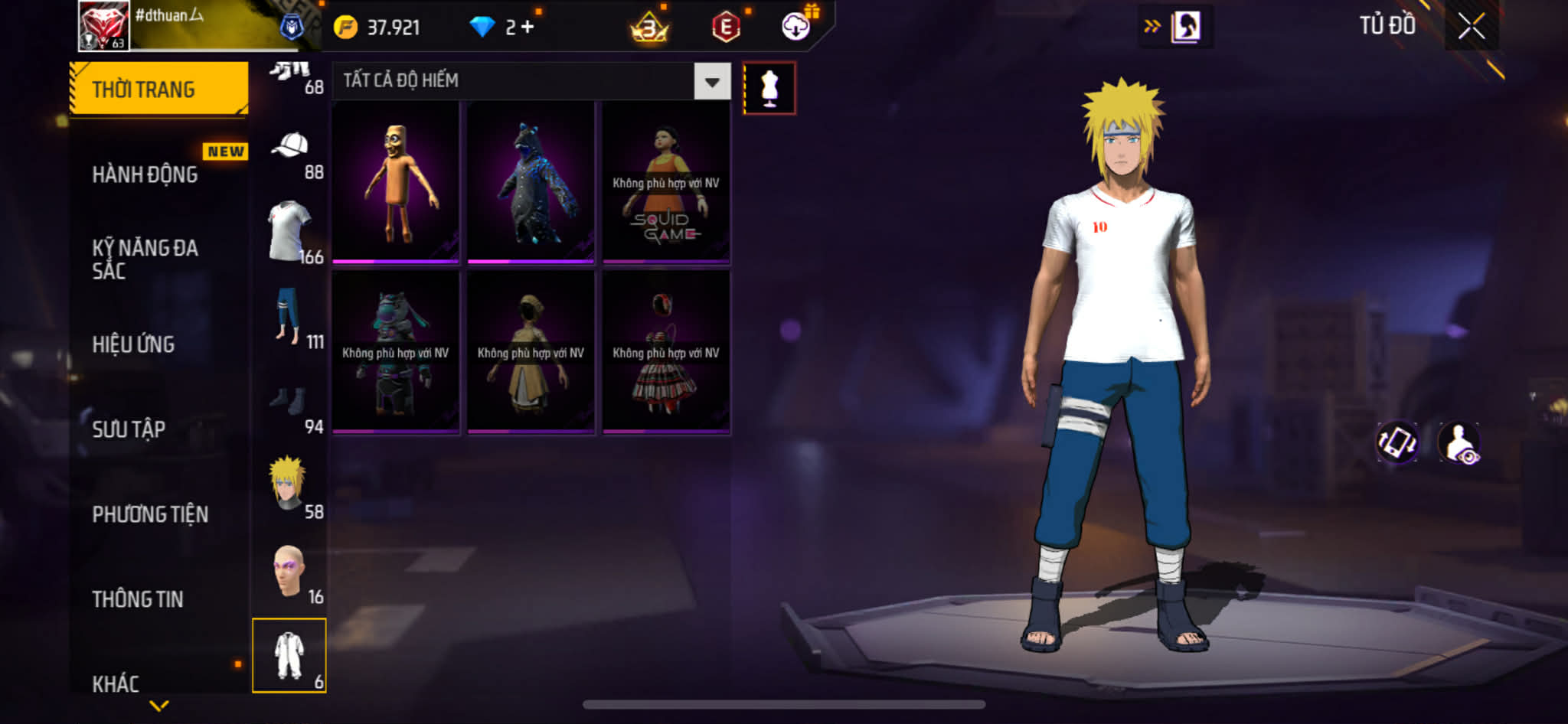Open the blue pants bottoms category
This screenshot has width=1568, height=724.
(x=289, y=317)
